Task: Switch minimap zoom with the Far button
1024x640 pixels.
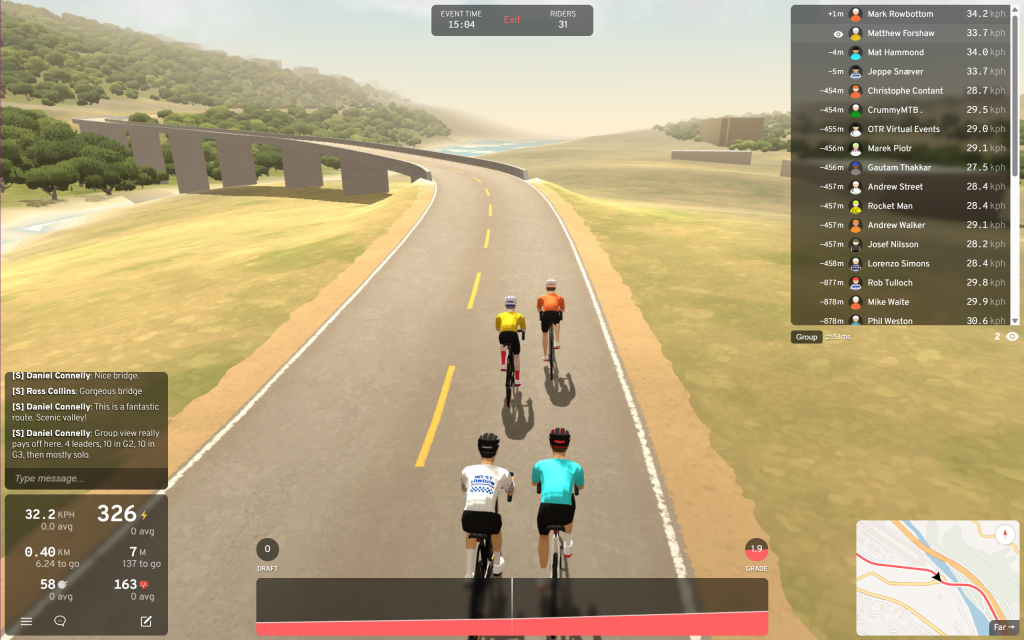Action: (x=1002, y=627)
